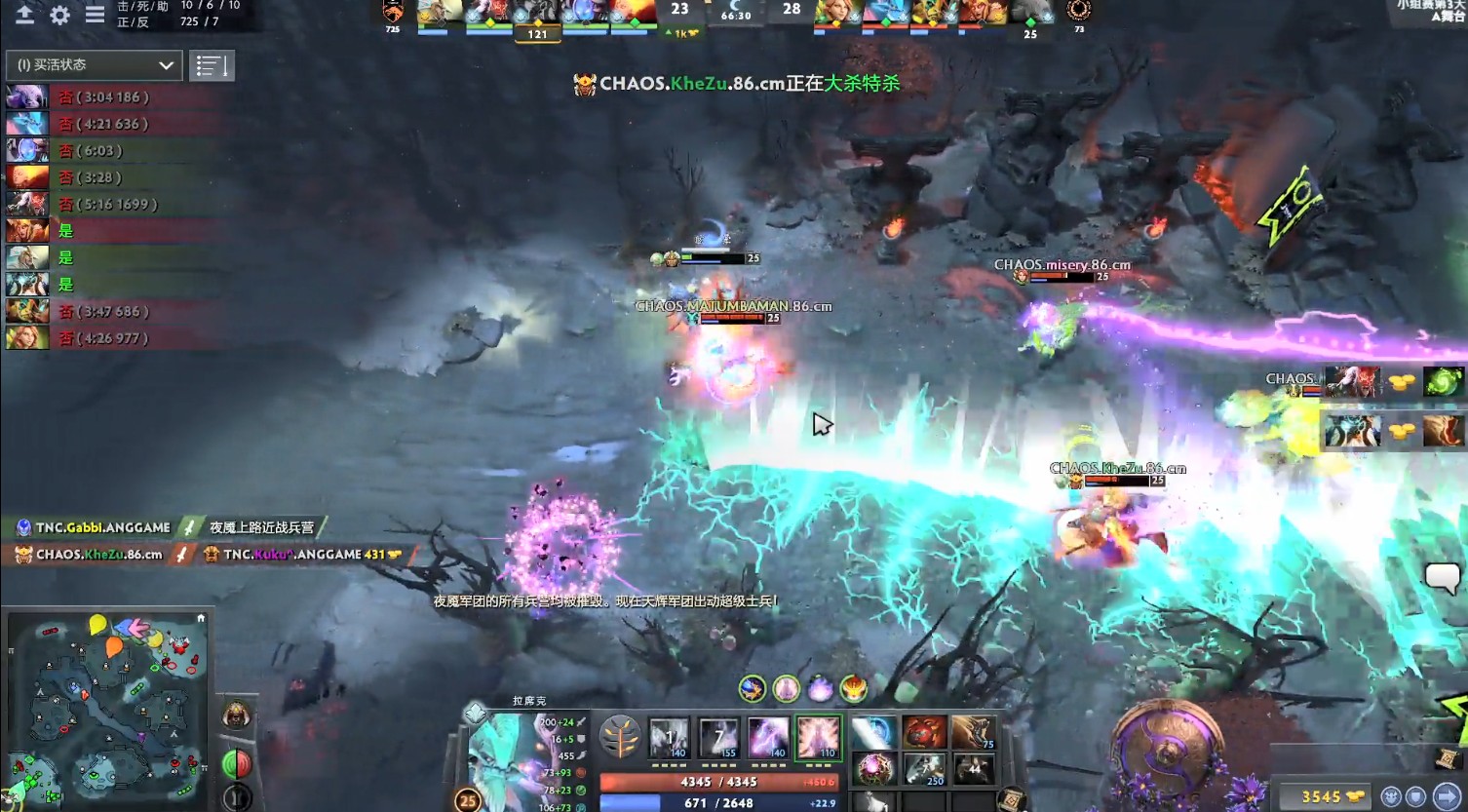Screen dimensions: 1468x812
Task: Select the Pulse Nova ultimate ability icon
Action: [x=819, y=737]
